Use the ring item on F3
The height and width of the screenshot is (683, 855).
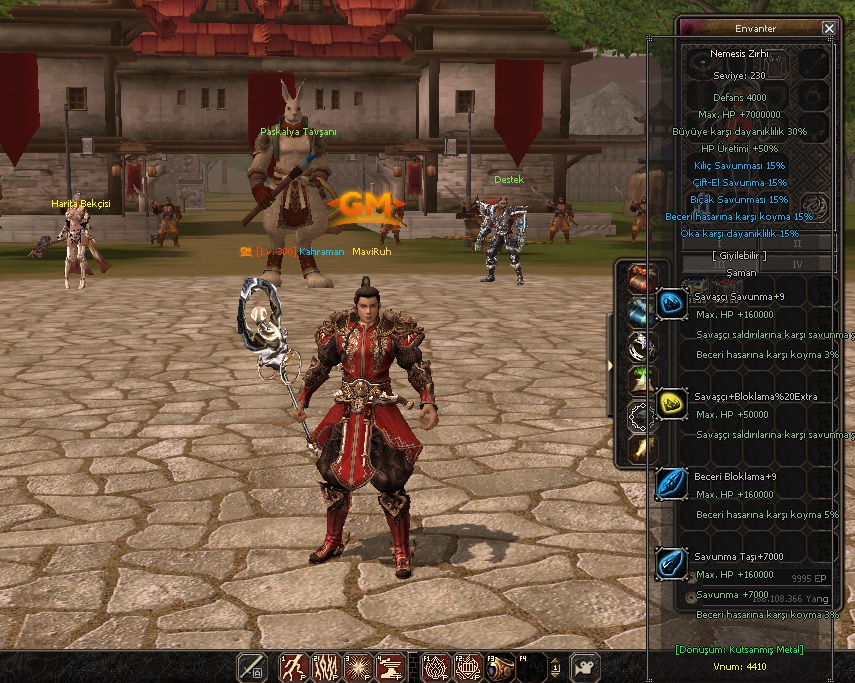(x=499, y=667)
